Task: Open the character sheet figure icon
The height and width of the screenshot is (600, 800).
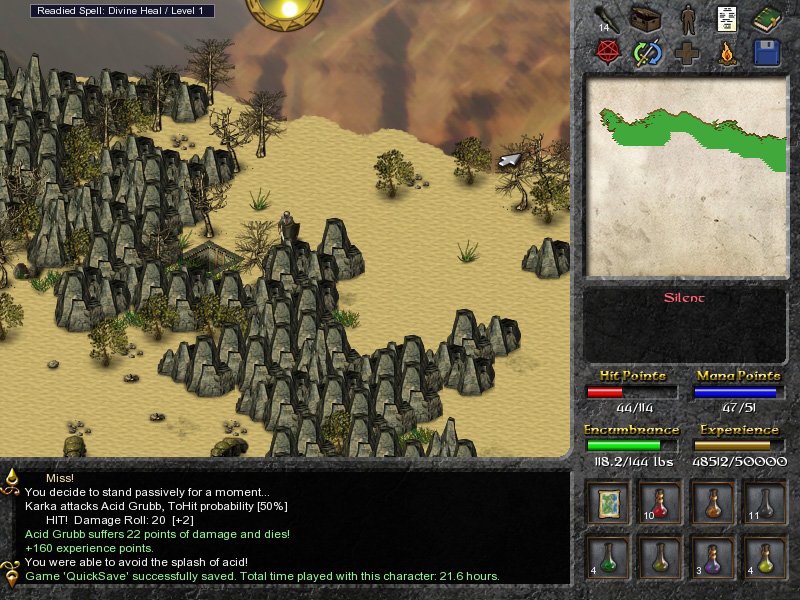Action: coord(688,18)
